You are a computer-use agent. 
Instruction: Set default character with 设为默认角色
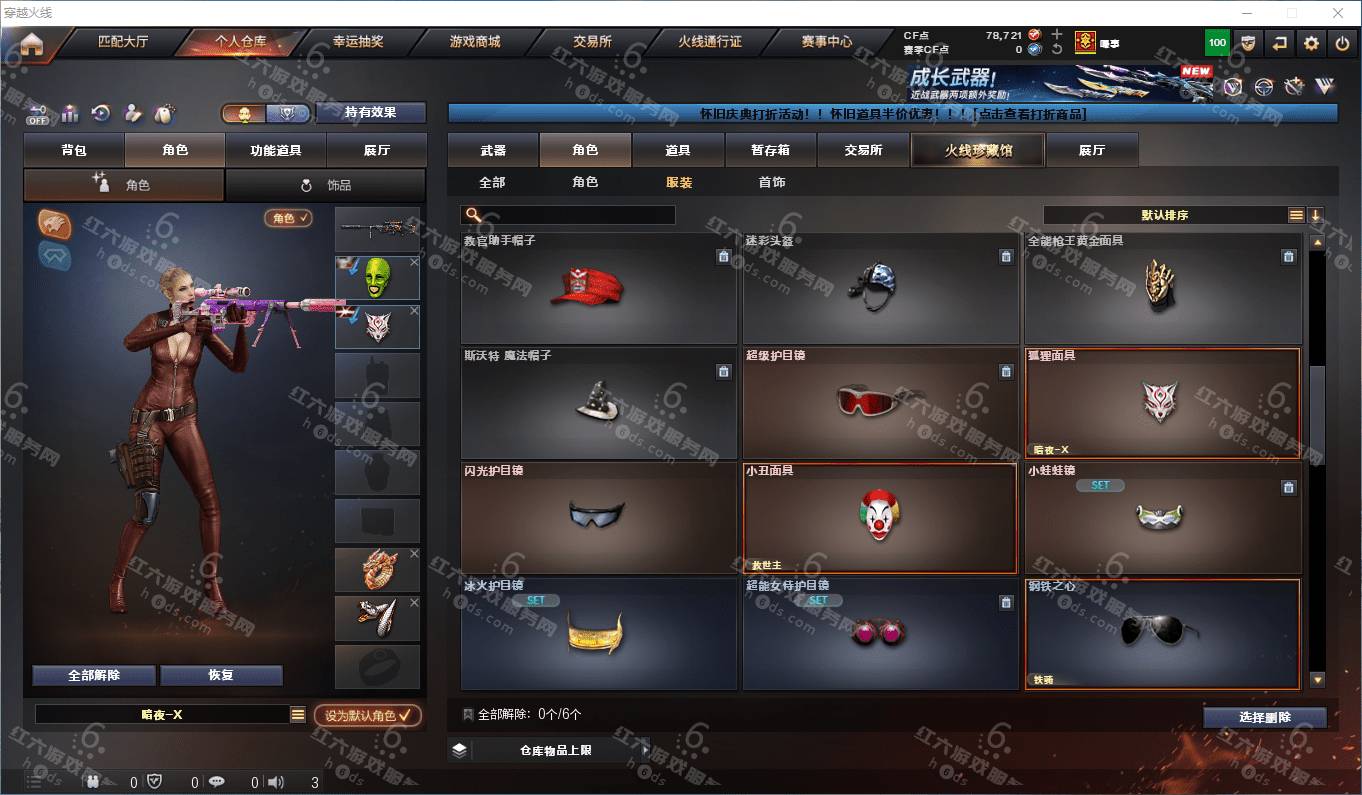pyautogui.click(x=367, y=716)
